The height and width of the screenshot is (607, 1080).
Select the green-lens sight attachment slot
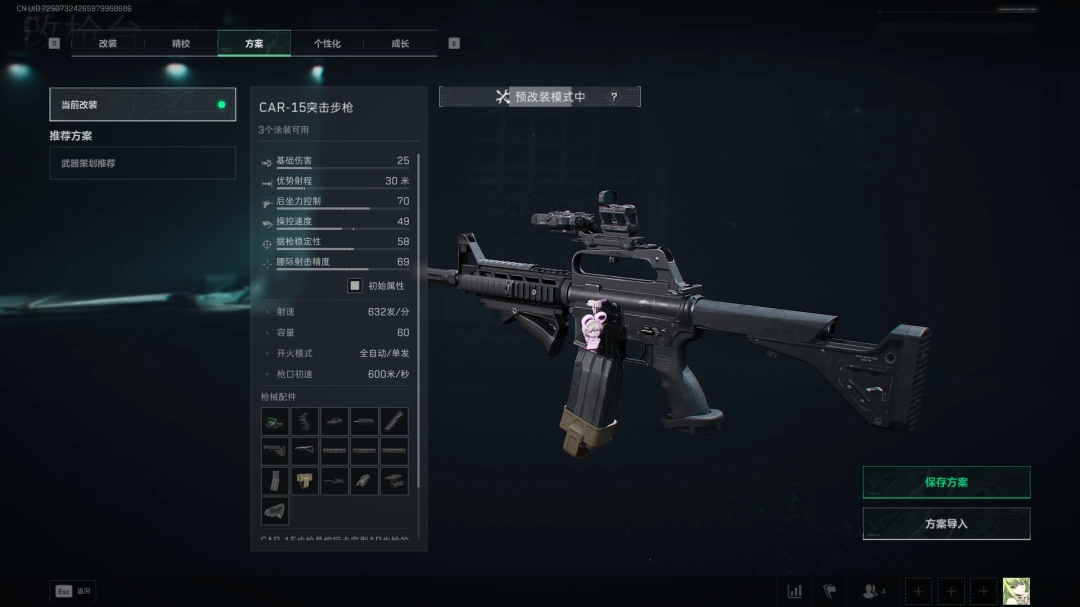pyautogui.click(x=275, y=421)
